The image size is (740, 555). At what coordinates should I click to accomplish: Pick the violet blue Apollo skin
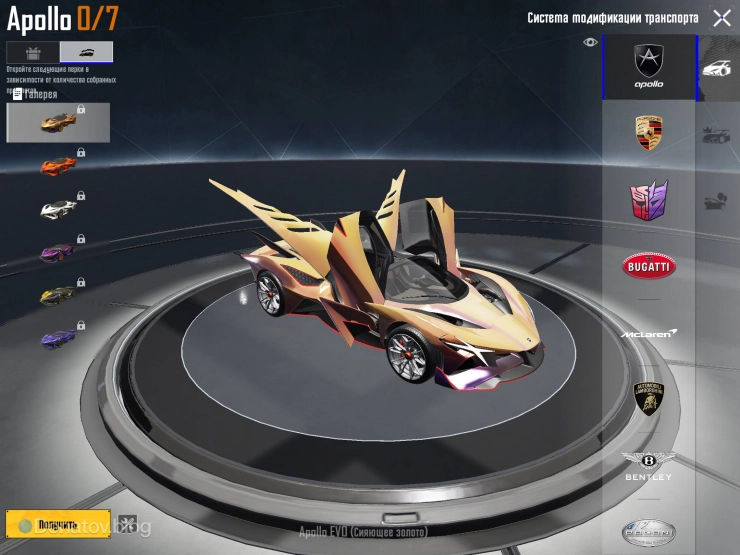pos(58,340)
